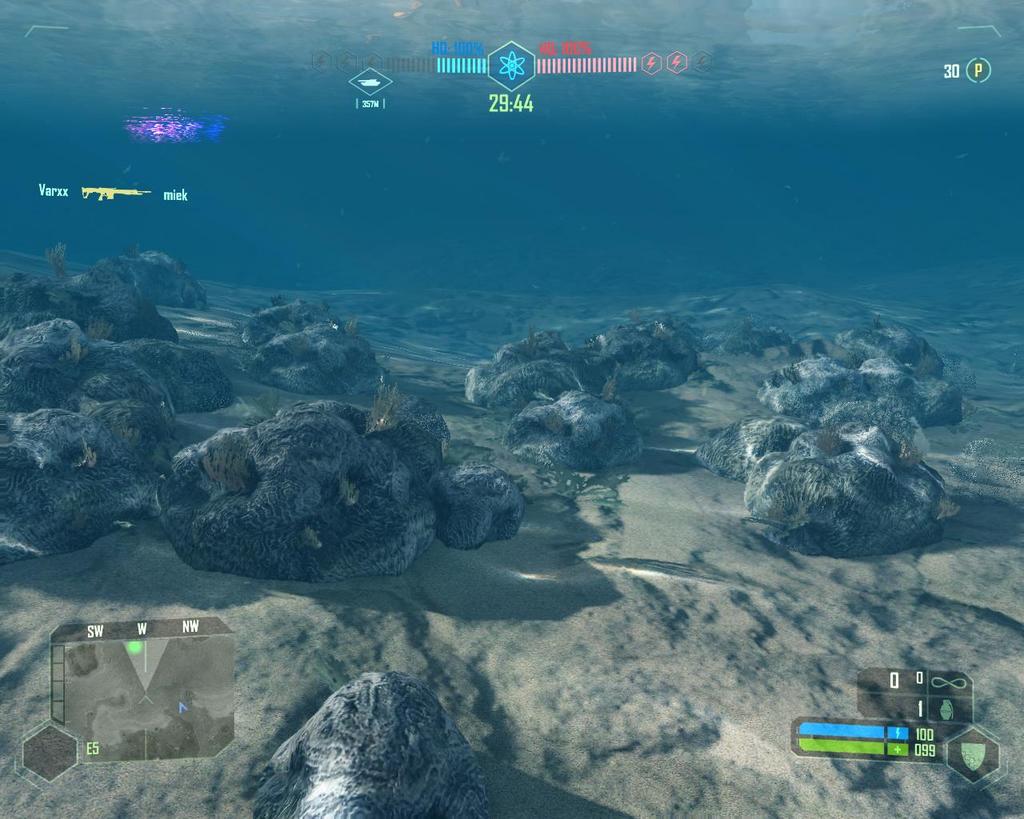
Task: Click the empty hexagon beside the minimap
Action: (x=50, y=752)
